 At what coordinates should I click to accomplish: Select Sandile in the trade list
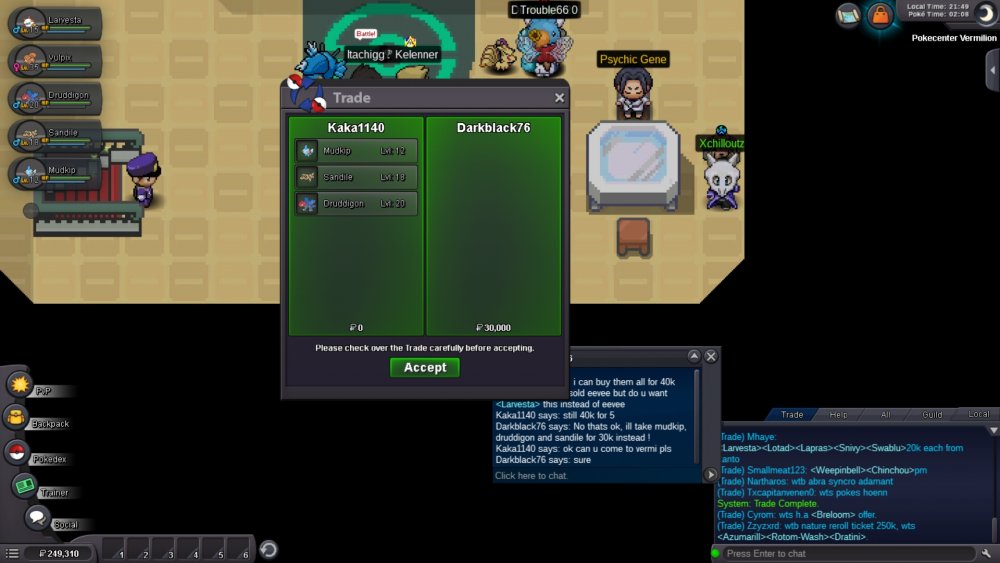click(x=357, y=177)
